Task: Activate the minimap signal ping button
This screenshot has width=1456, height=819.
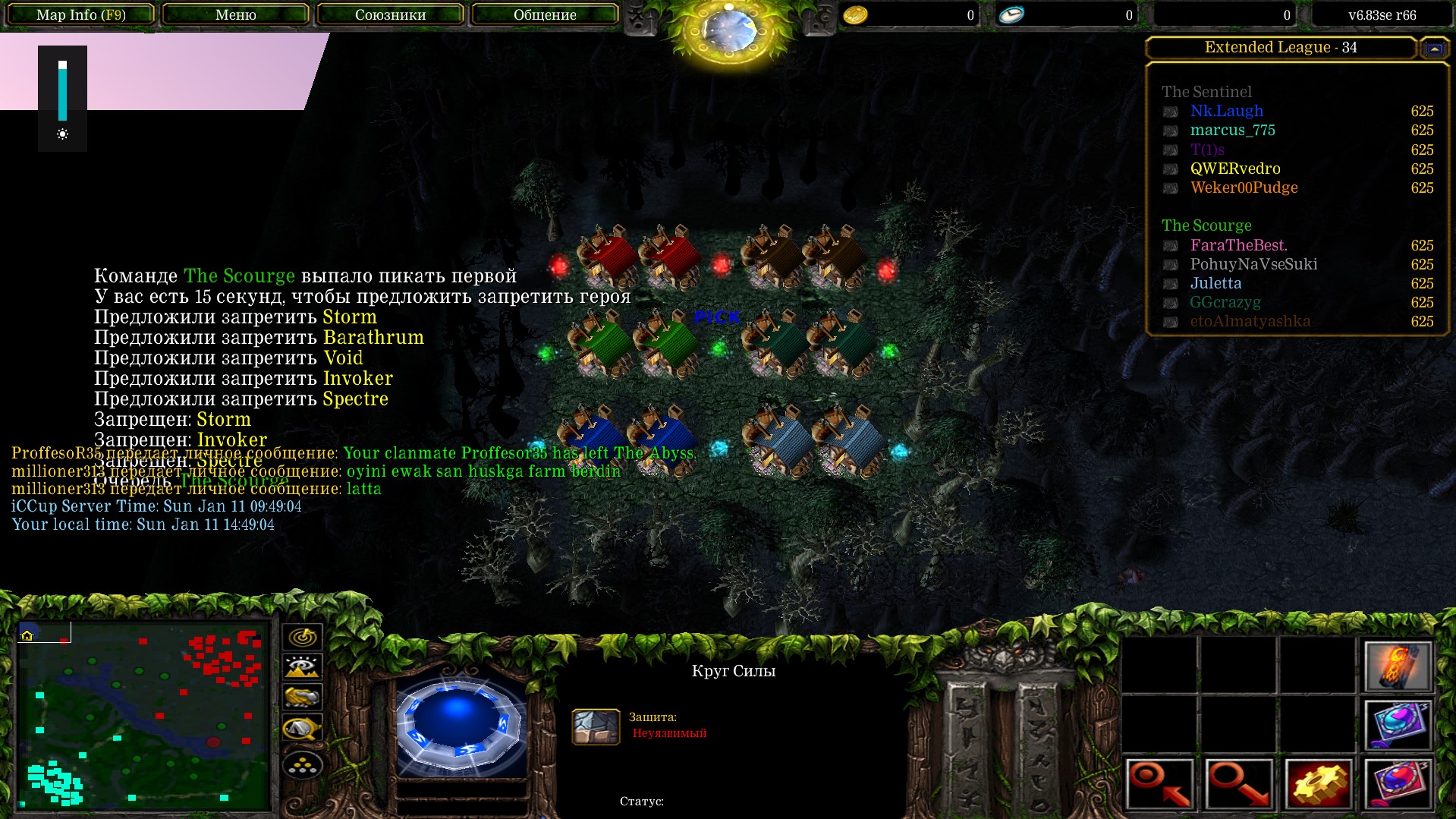Action: tap(302, 636)
